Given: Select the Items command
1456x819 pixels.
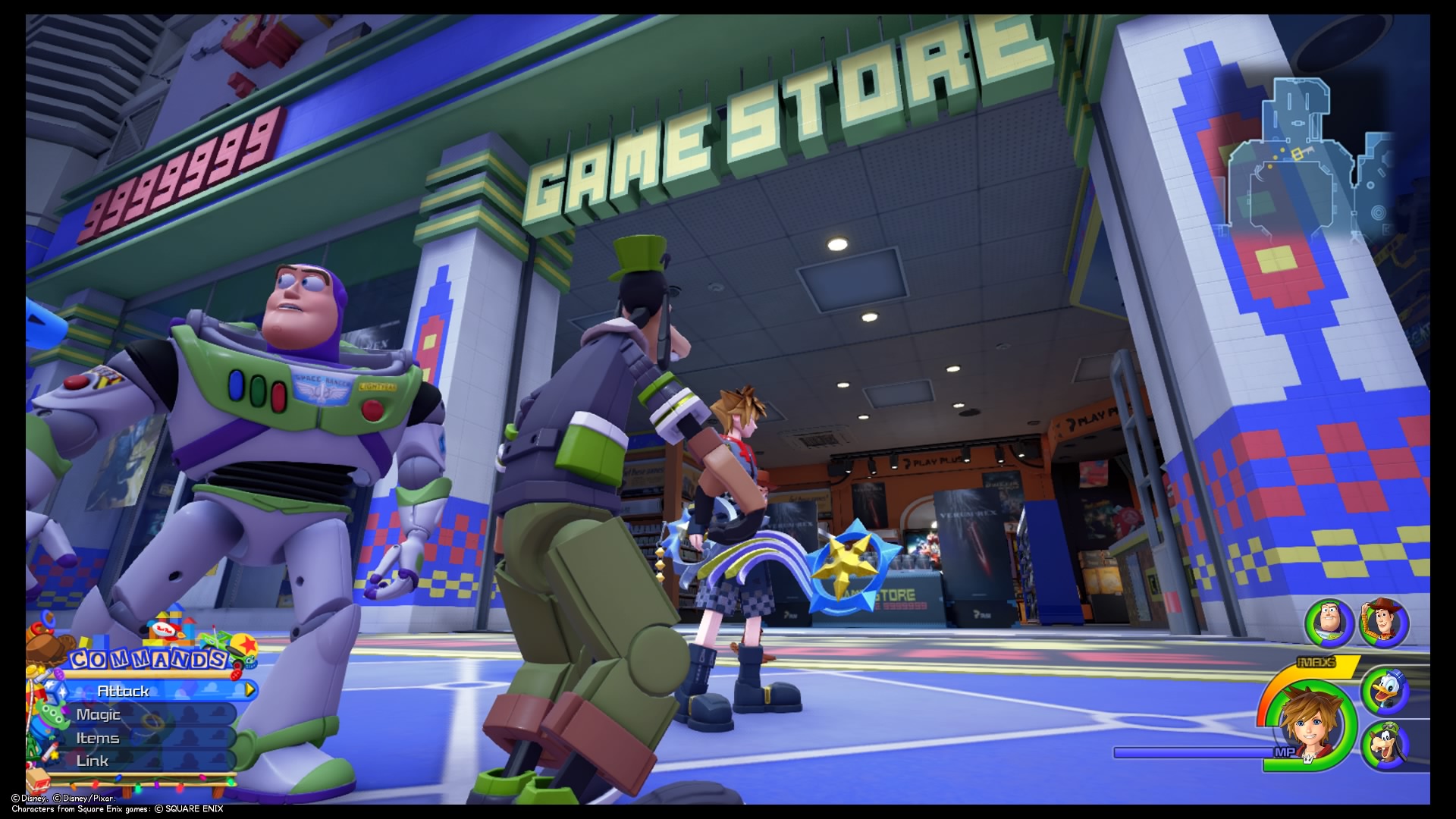Looking at the screenshot, I should coord(97,738).
